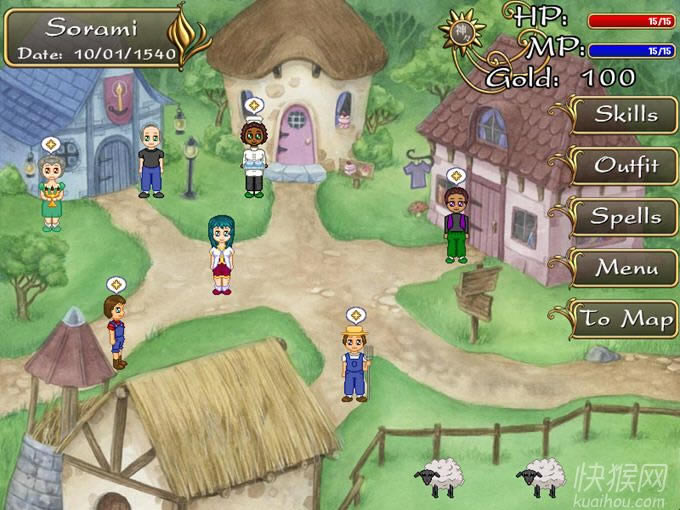680x510 pixels.
Task: Show the Spells list
Action: tap(626, 216)
